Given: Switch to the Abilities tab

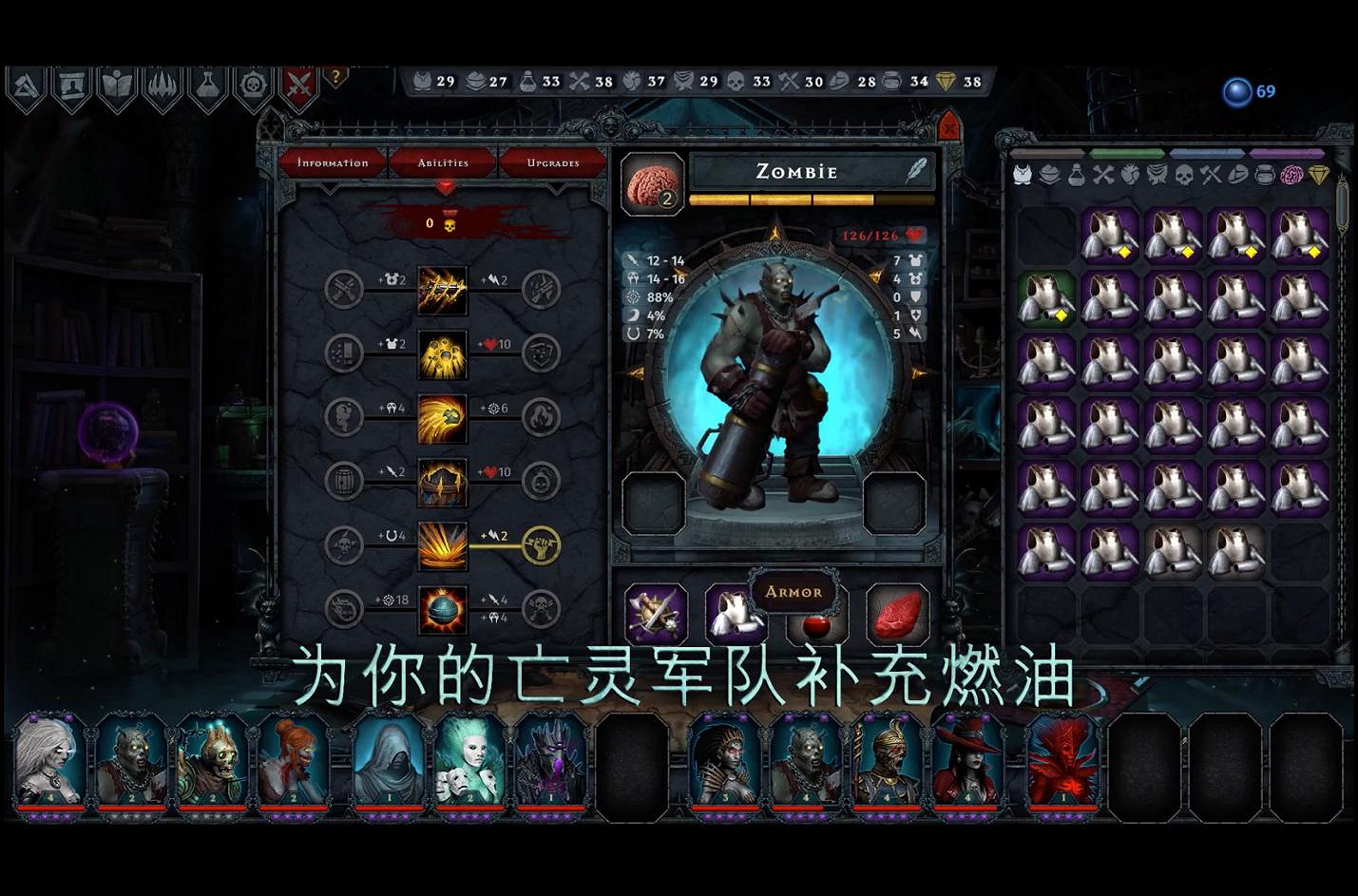Looking at the screenshot, I should coord(442,162).
